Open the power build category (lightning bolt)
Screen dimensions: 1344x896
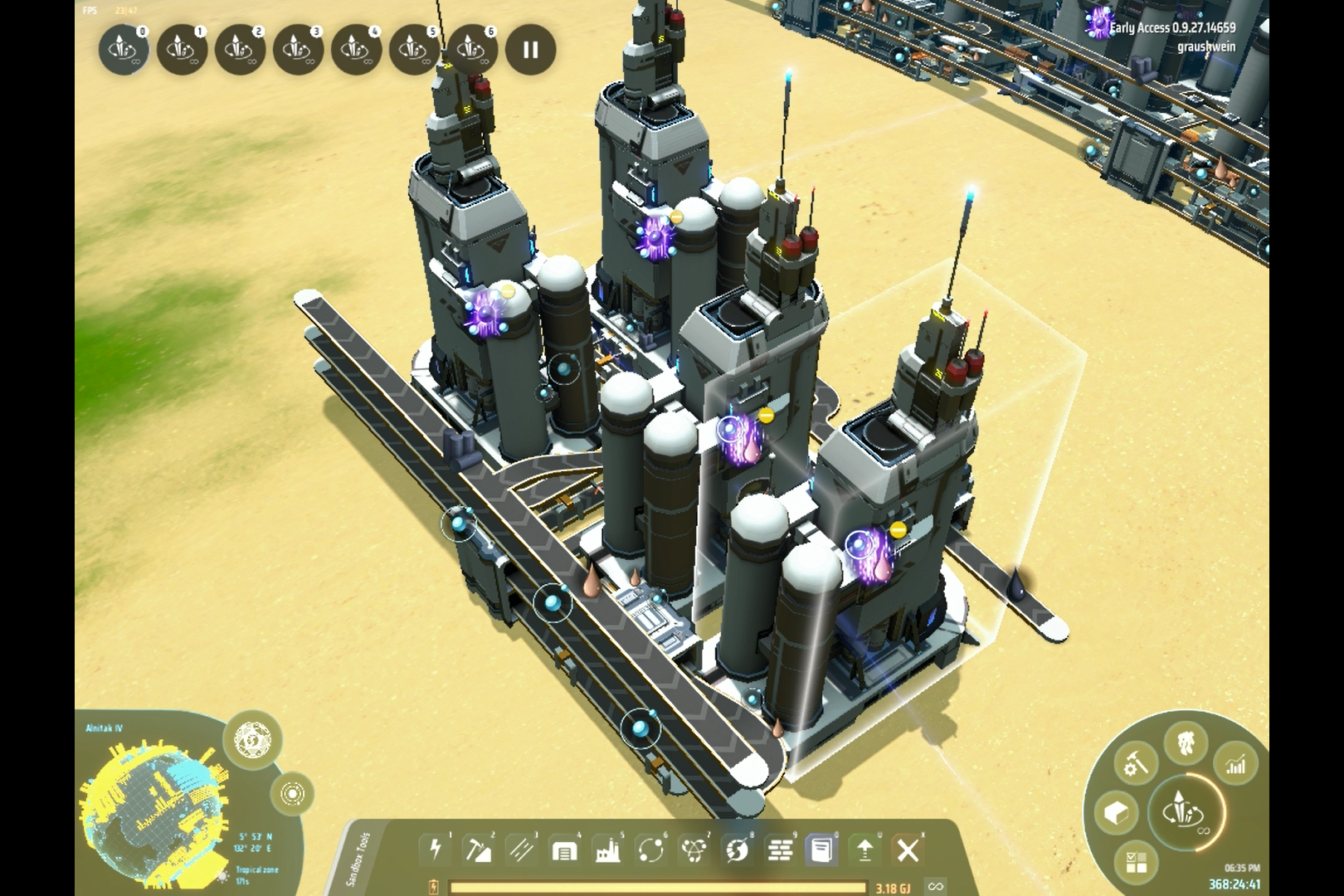tap(436, 850)
